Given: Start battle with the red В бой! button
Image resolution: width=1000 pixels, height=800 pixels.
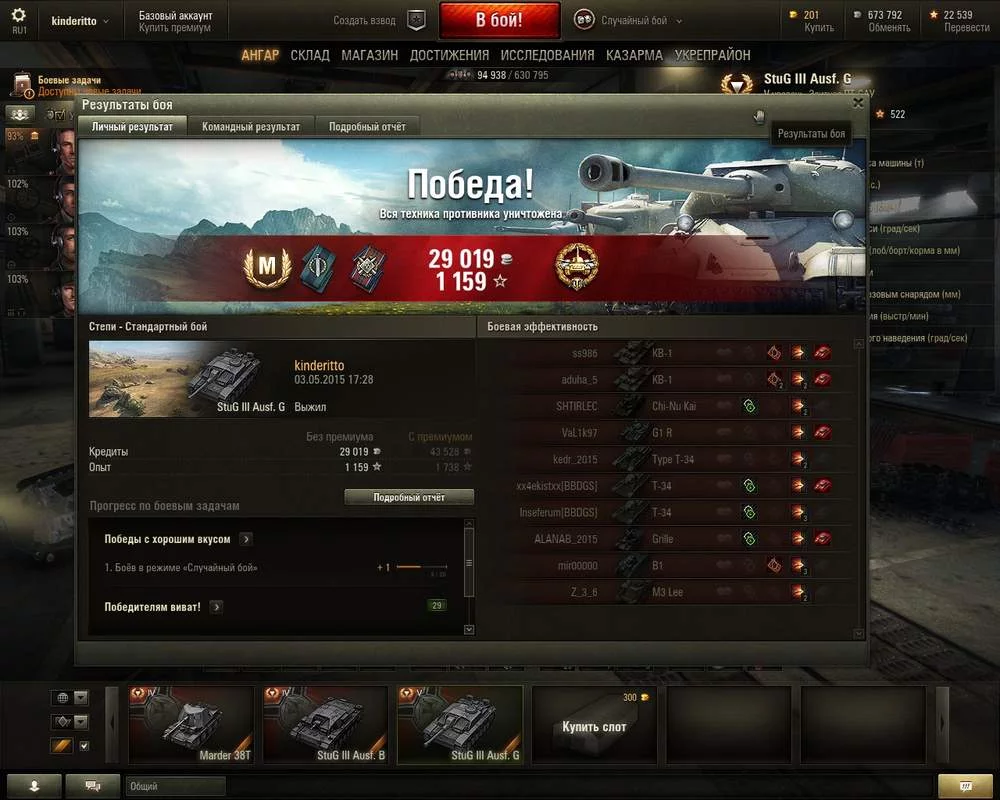Looking at the screenshot, I should (x=499, y=20).
